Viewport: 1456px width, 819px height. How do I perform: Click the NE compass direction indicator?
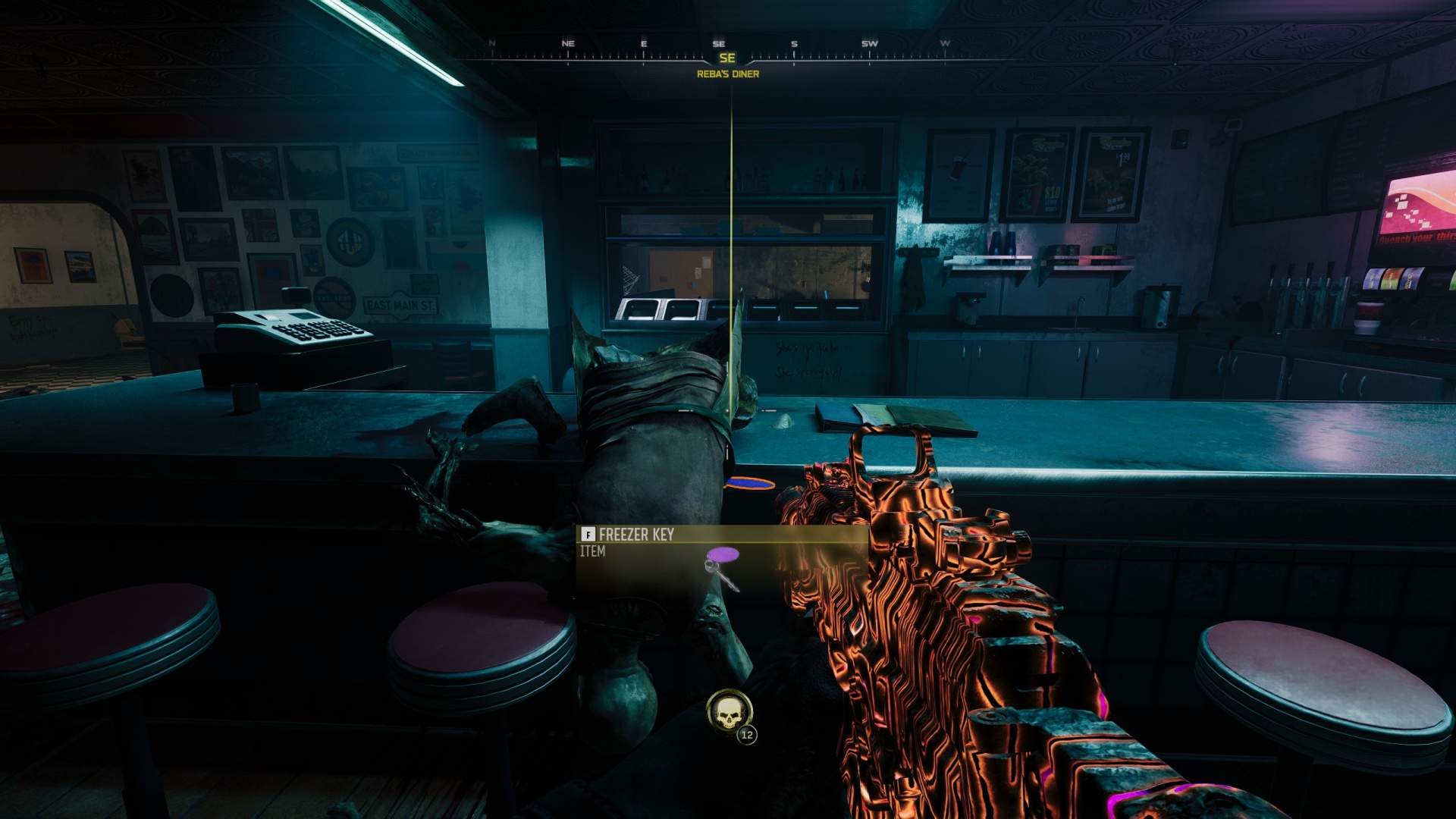569,43
